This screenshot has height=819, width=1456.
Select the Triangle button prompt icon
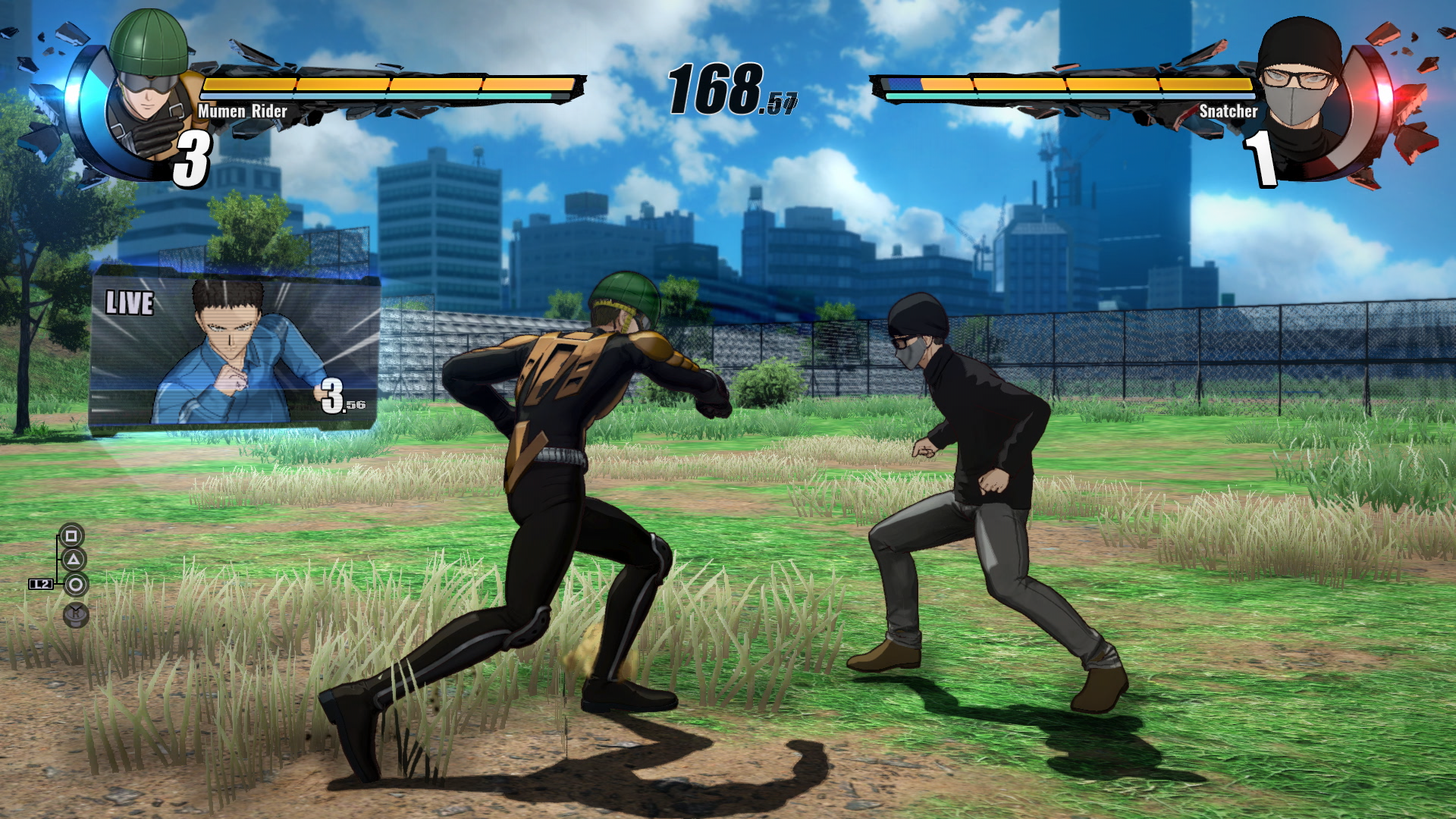click(72, 559)
